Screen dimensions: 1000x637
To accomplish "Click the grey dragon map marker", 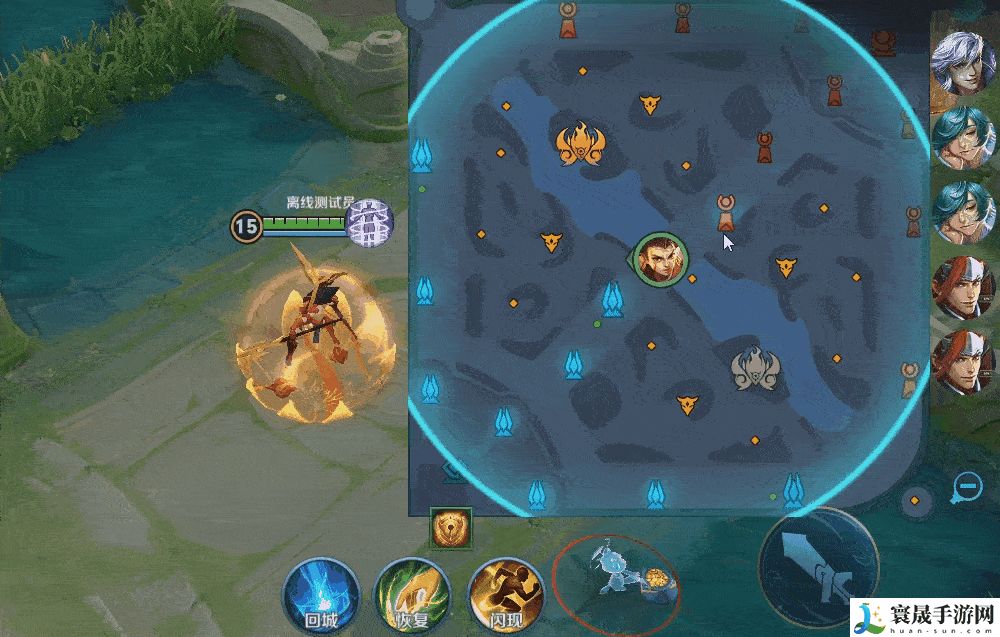I will point(755,367).
